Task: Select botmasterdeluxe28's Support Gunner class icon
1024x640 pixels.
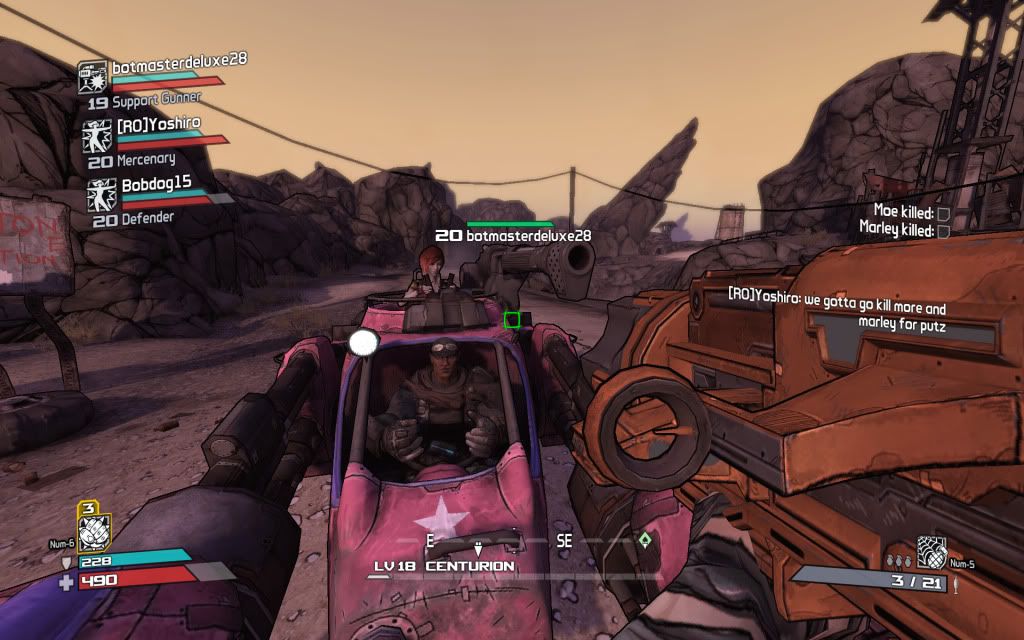Action: click(x=93, y=77)
